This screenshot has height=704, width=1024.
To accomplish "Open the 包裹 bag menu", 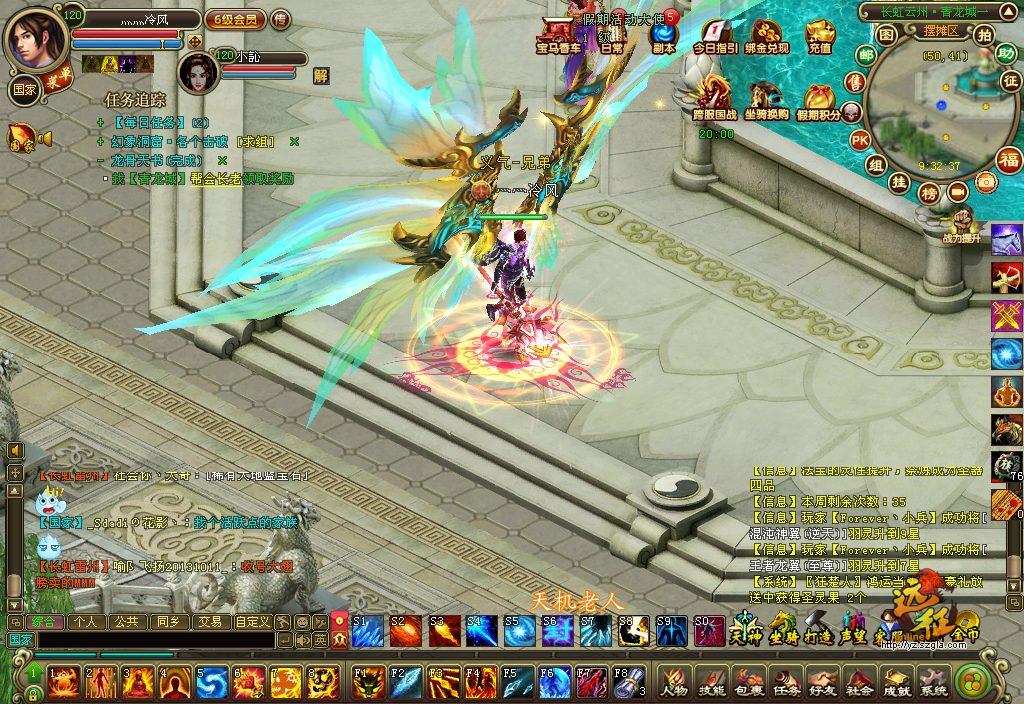I will 748,682.
